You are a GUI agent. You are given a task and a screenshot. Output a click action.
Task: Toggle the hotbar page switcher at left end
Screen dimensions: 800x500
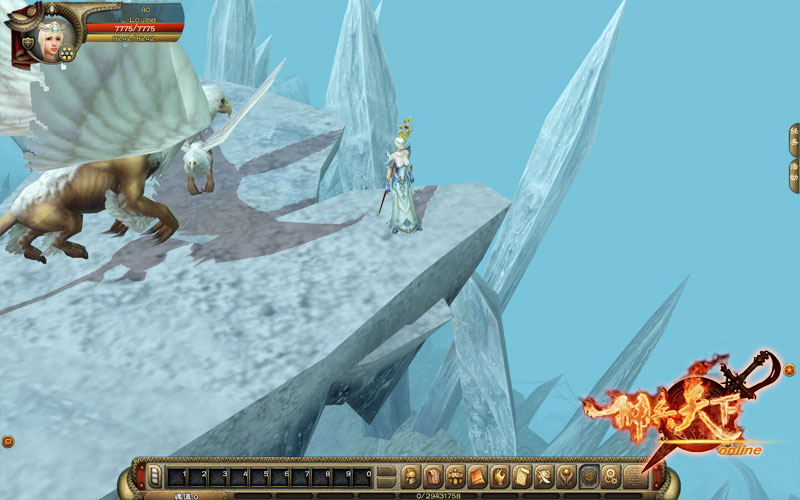pyautogui.click(x=153, y=475)
